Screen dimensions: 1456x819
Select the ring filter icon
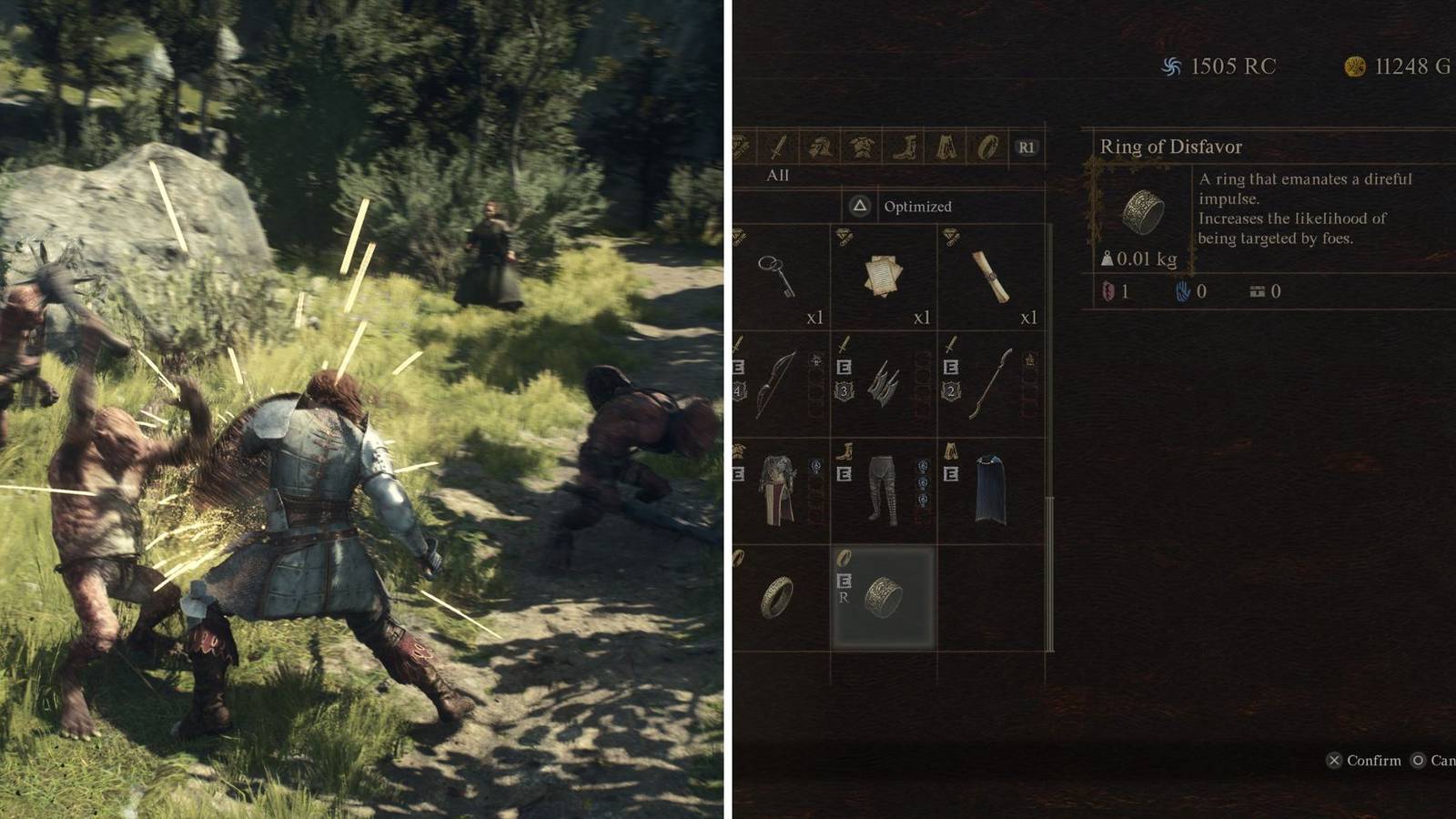pos(986,147)
